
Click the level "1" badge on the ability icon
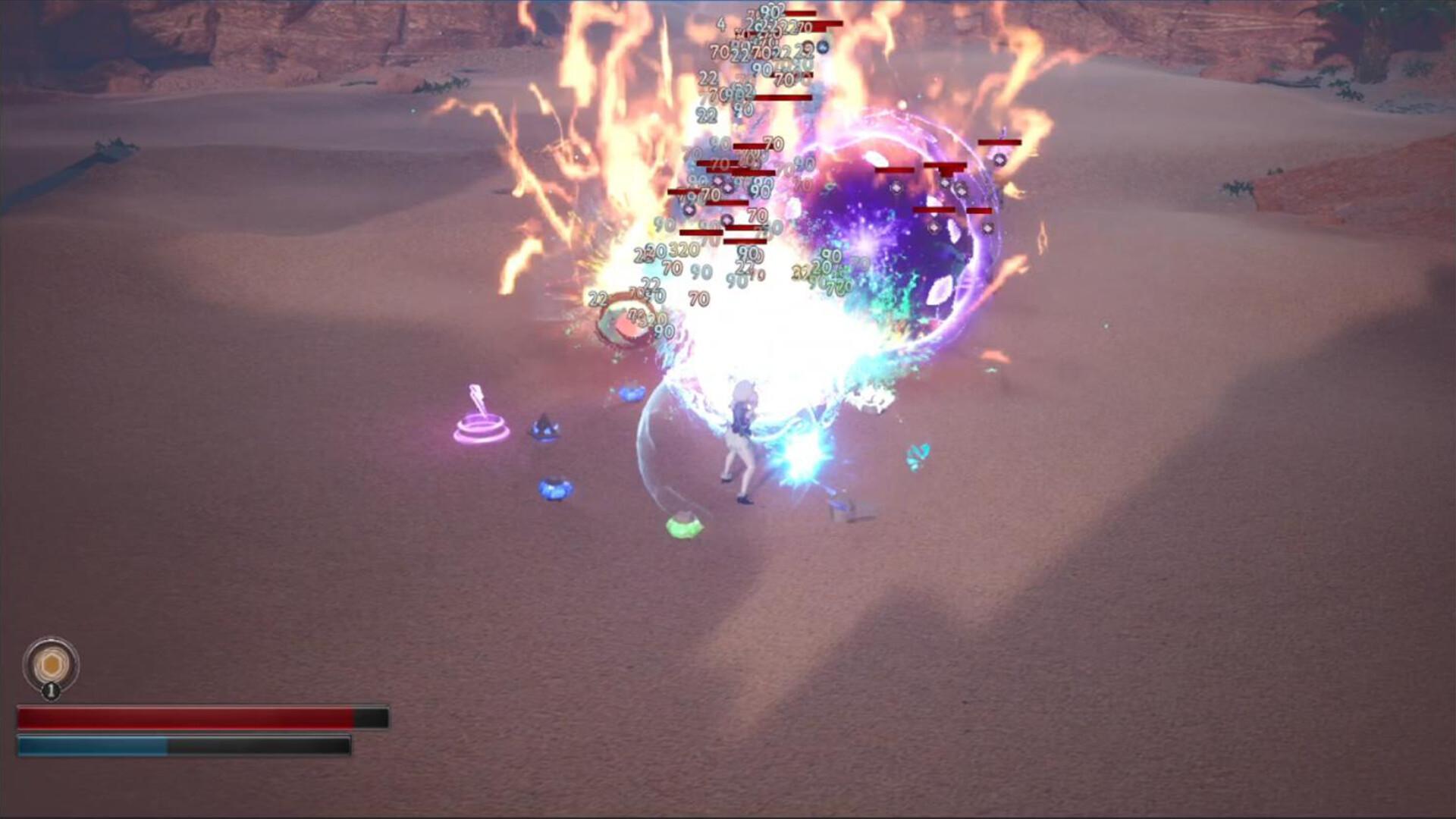pos(51,691)
